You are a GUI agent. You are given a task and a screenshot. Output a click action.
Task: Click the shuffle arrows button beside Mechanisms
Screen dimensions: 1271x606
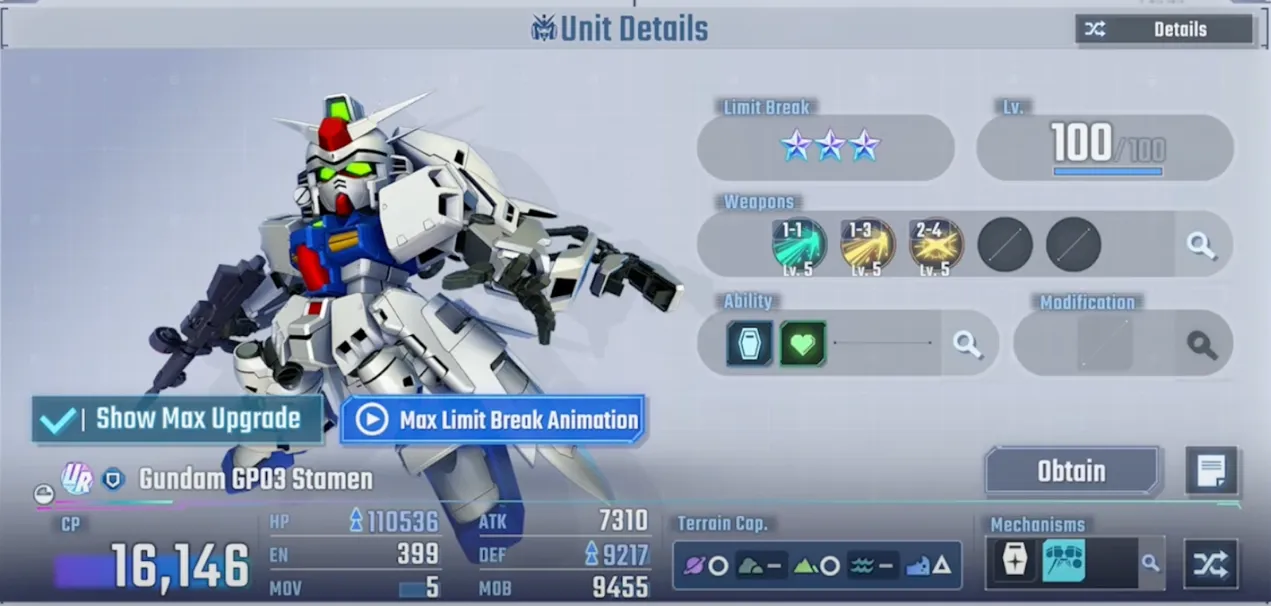coord(1211,564)
